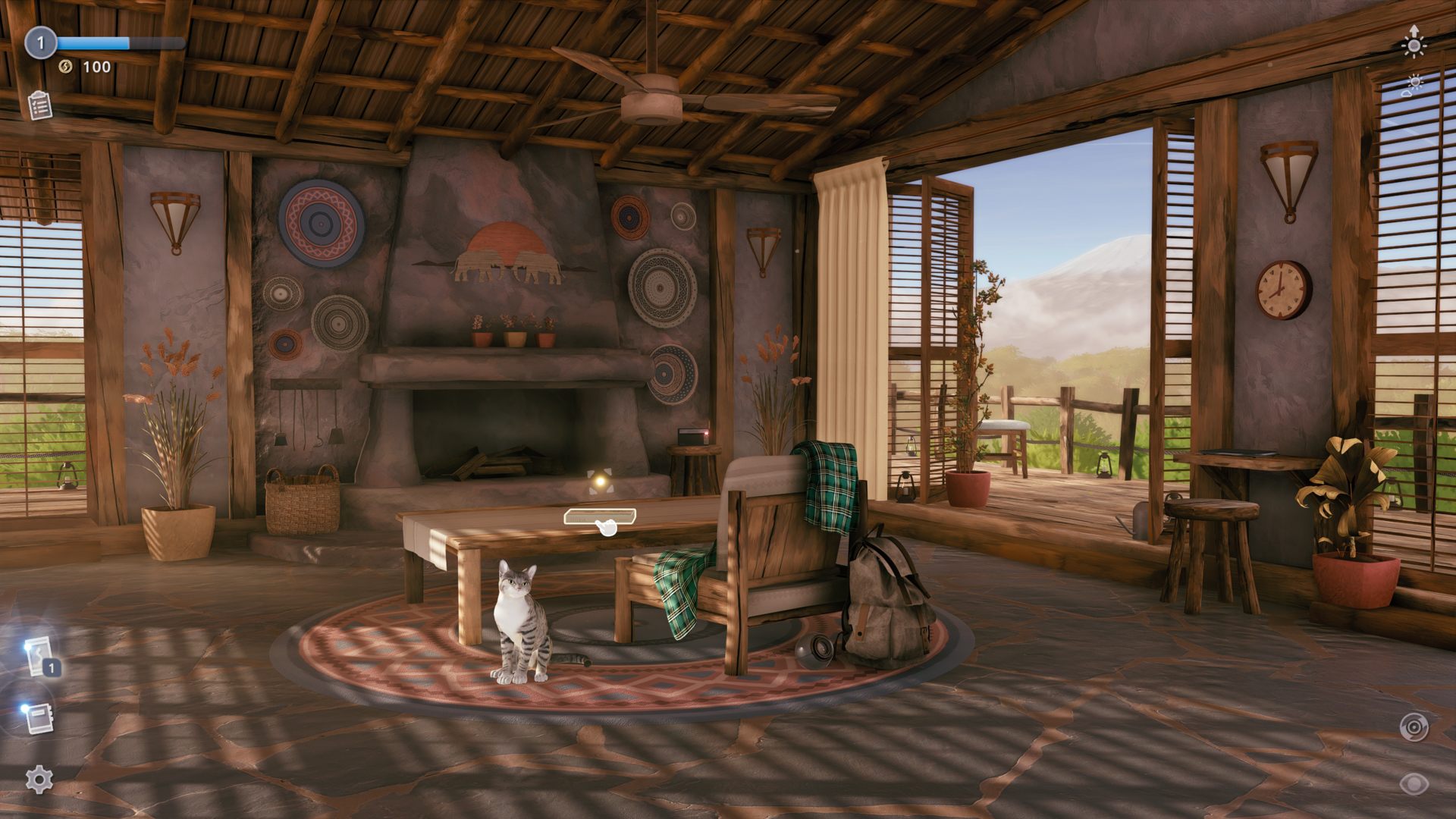Click the level 1 badge
The image size is (1456, 819).
[41, 43]
